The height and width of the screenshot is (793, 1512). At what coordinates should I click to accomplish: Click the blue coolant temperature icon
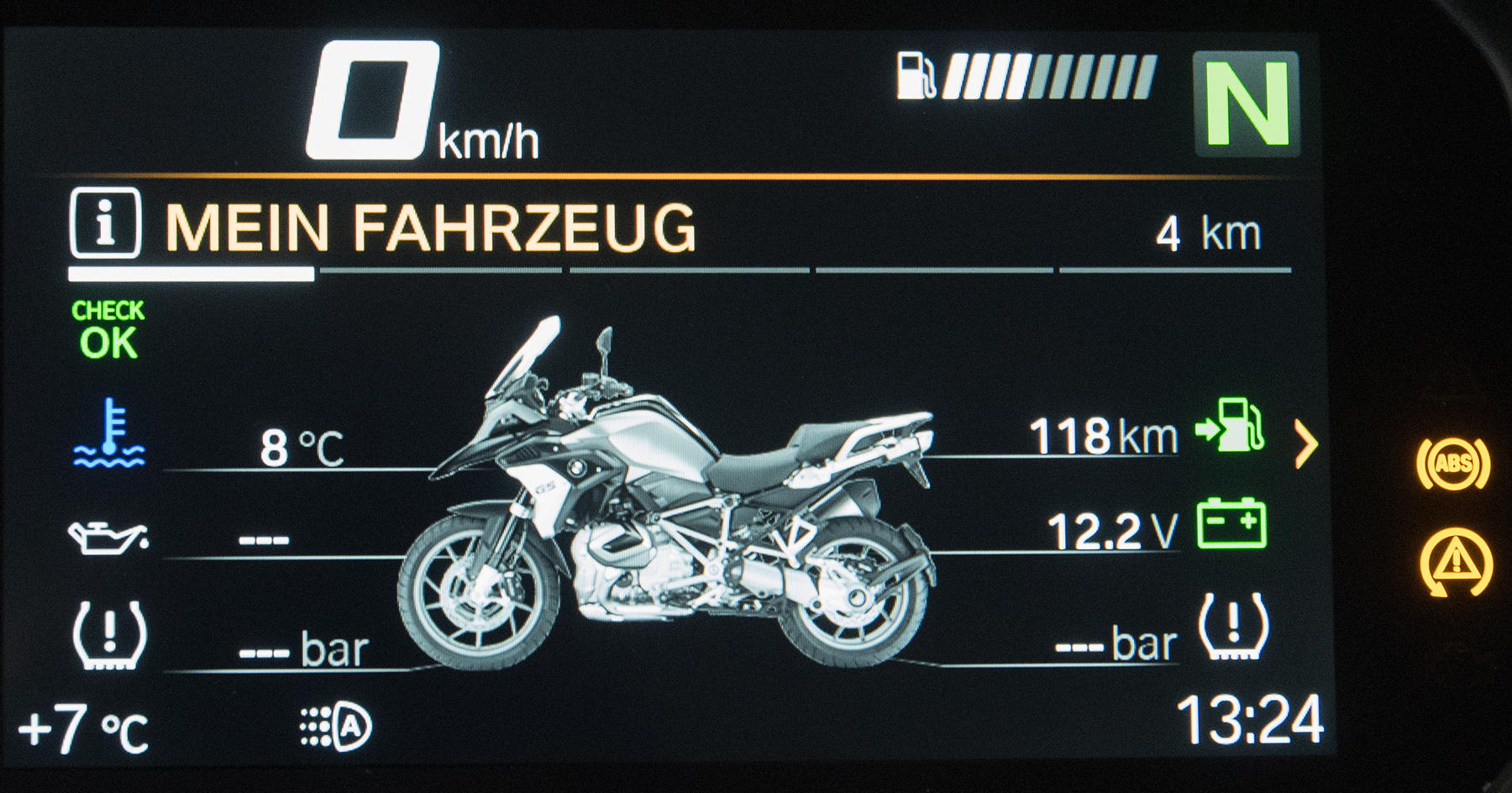point(109,433)
